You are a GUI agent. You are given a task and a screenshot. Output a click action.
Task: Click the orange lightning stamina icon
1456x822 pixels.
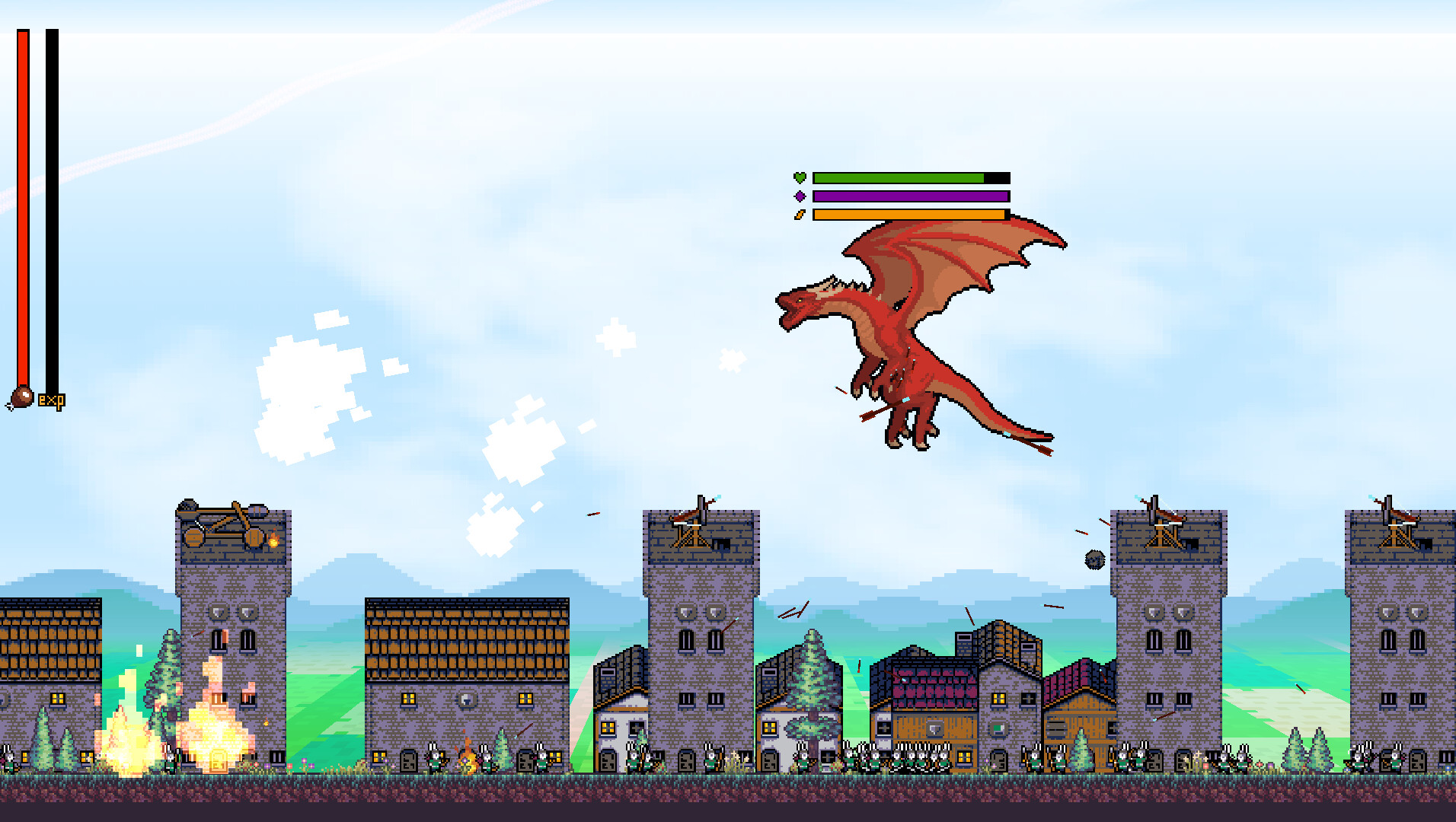798,216
